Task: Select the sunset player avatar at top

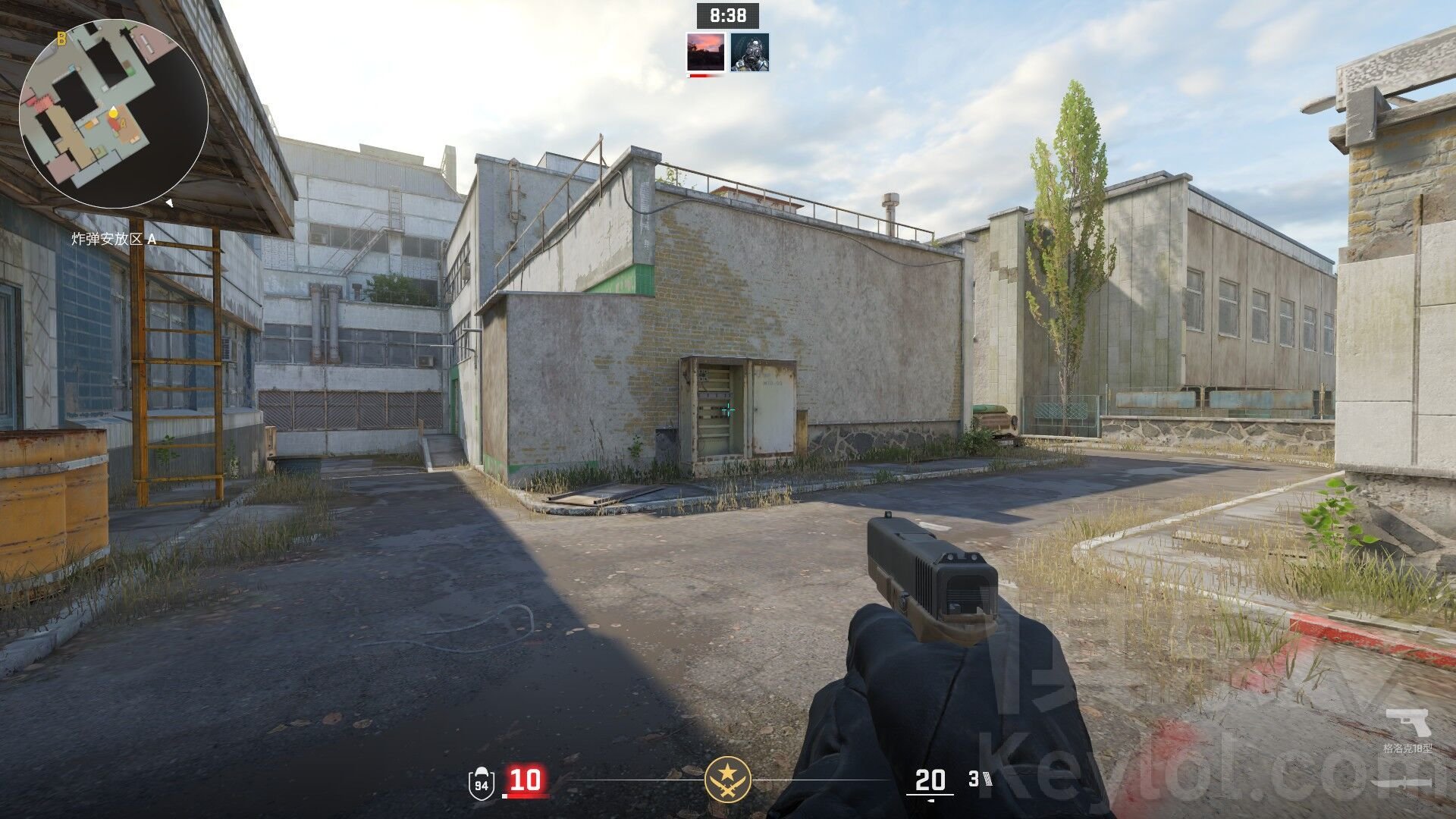Action: pos(704,52)
